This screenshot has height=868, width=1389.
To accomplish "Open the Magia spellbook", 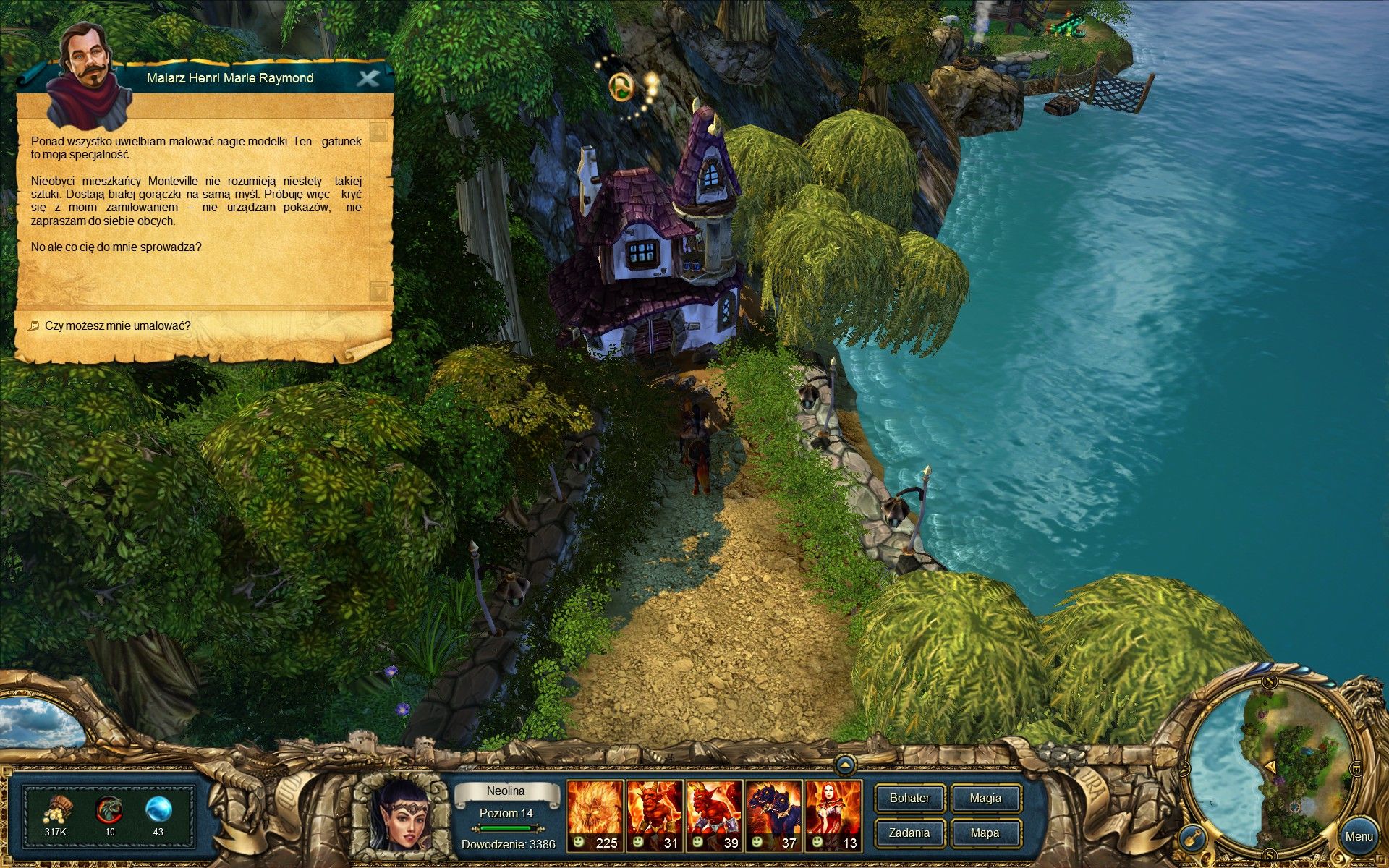I will (985, 799).
